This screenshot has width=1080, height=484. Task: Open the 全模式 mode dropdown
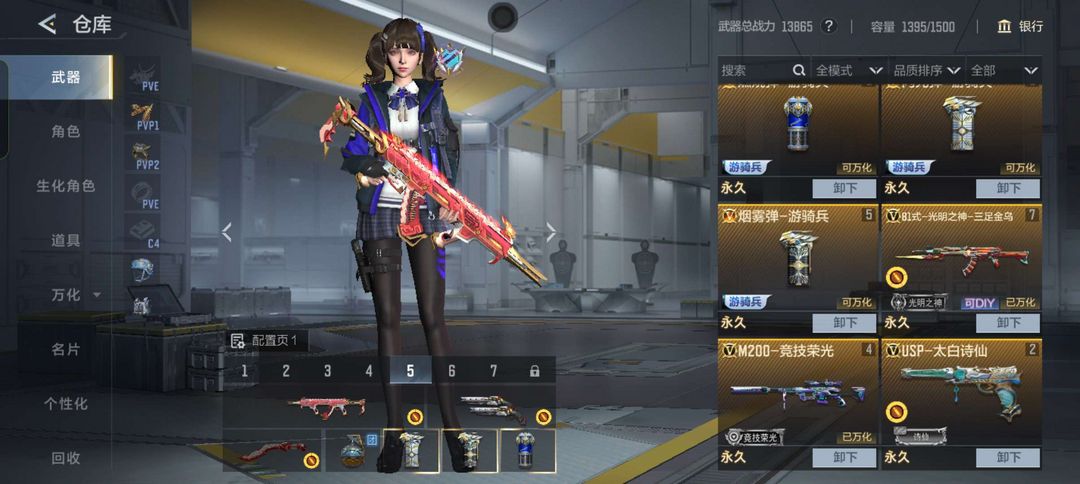[848, 71]
